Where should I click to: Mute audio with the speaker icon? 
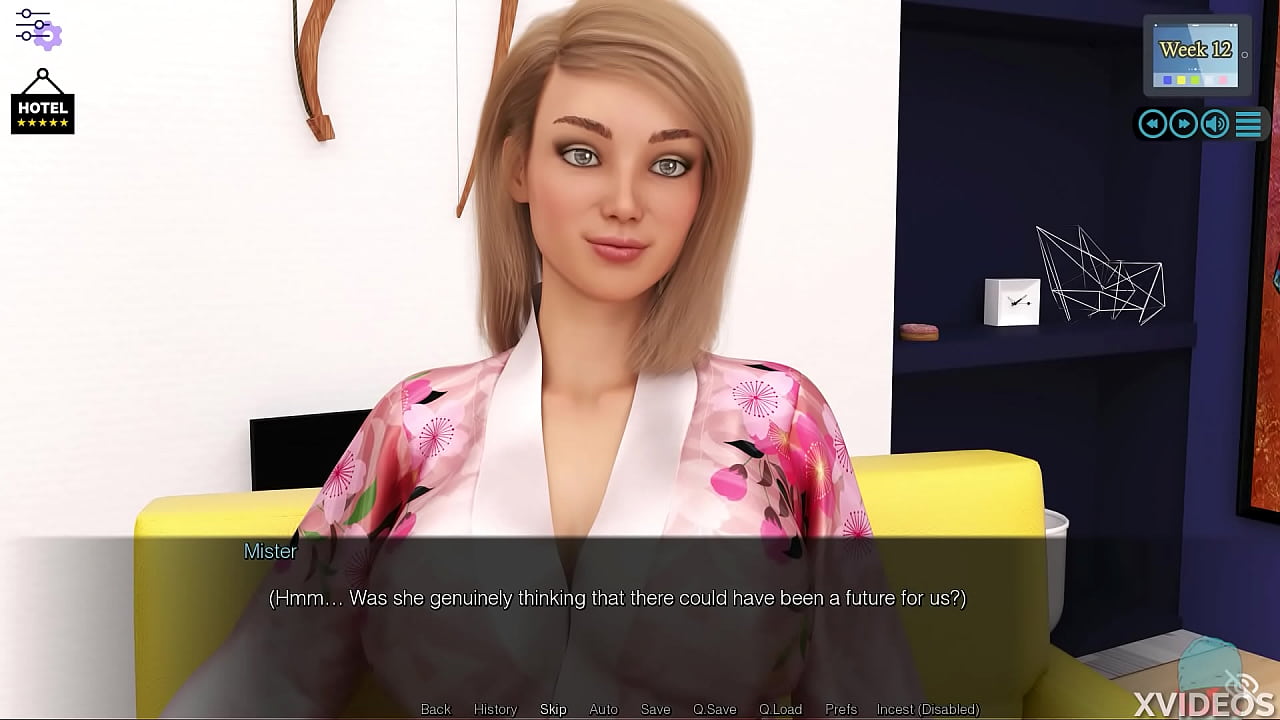(1215, 123)
